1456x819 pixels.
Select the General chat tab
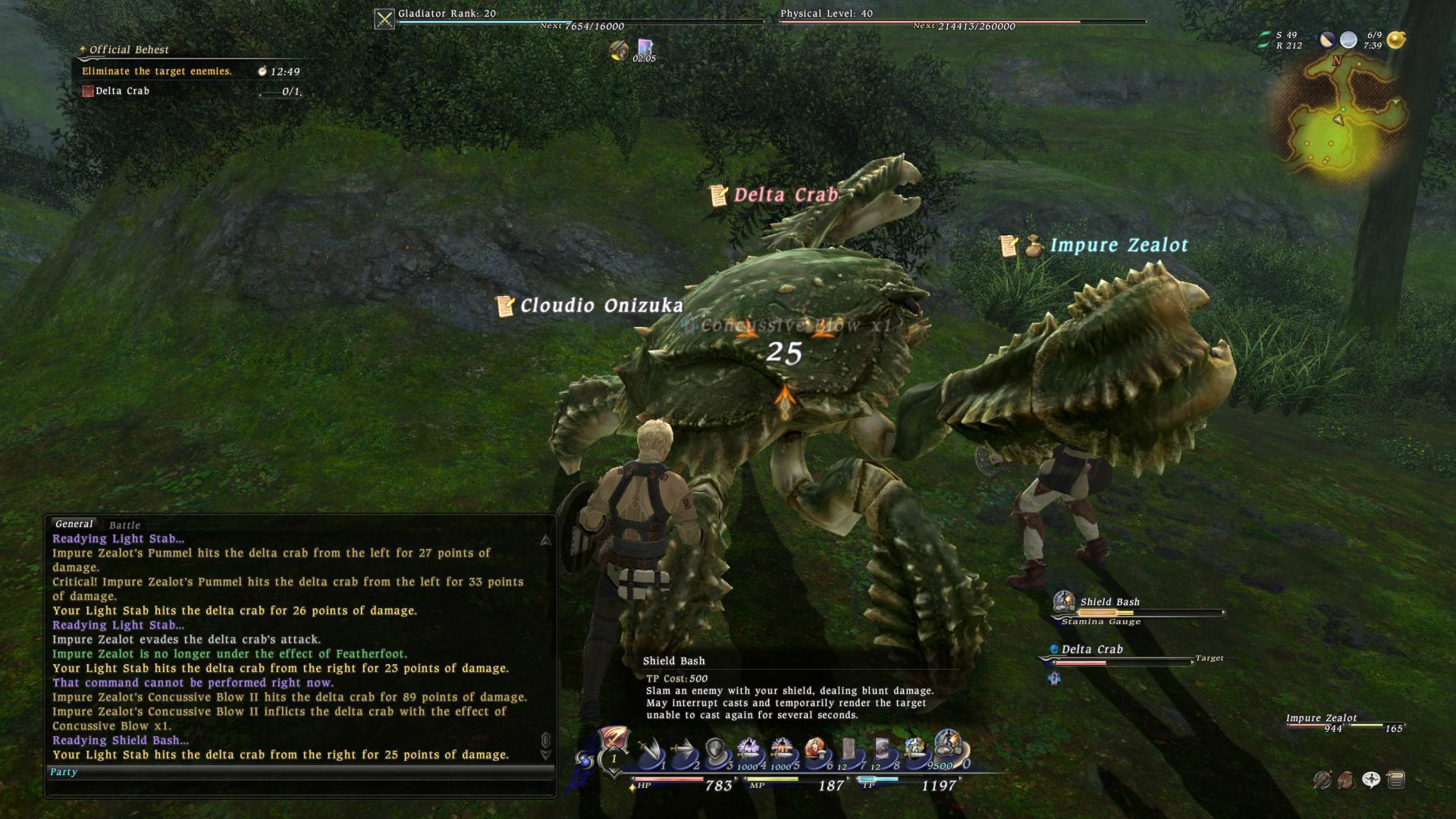pos(74,524)
